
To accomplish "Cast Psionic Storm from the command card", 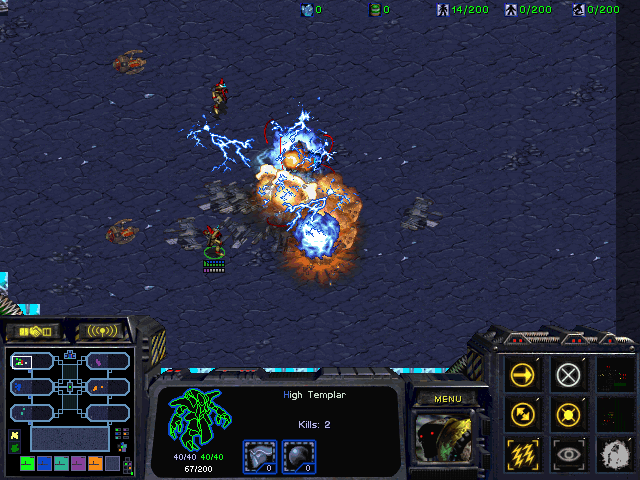I will click(522, 452).
